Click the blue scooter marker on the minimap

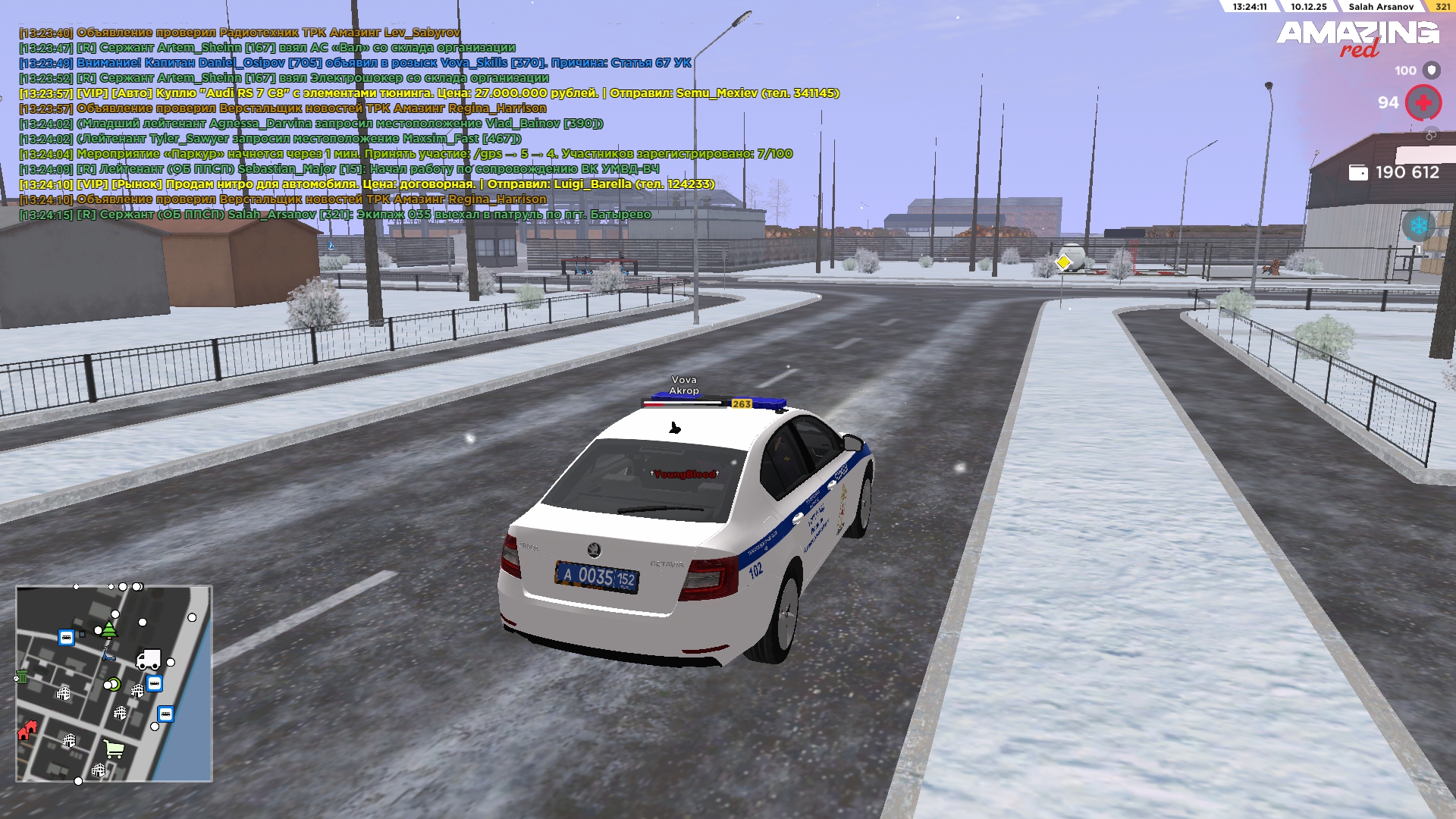tap(108, 655)
